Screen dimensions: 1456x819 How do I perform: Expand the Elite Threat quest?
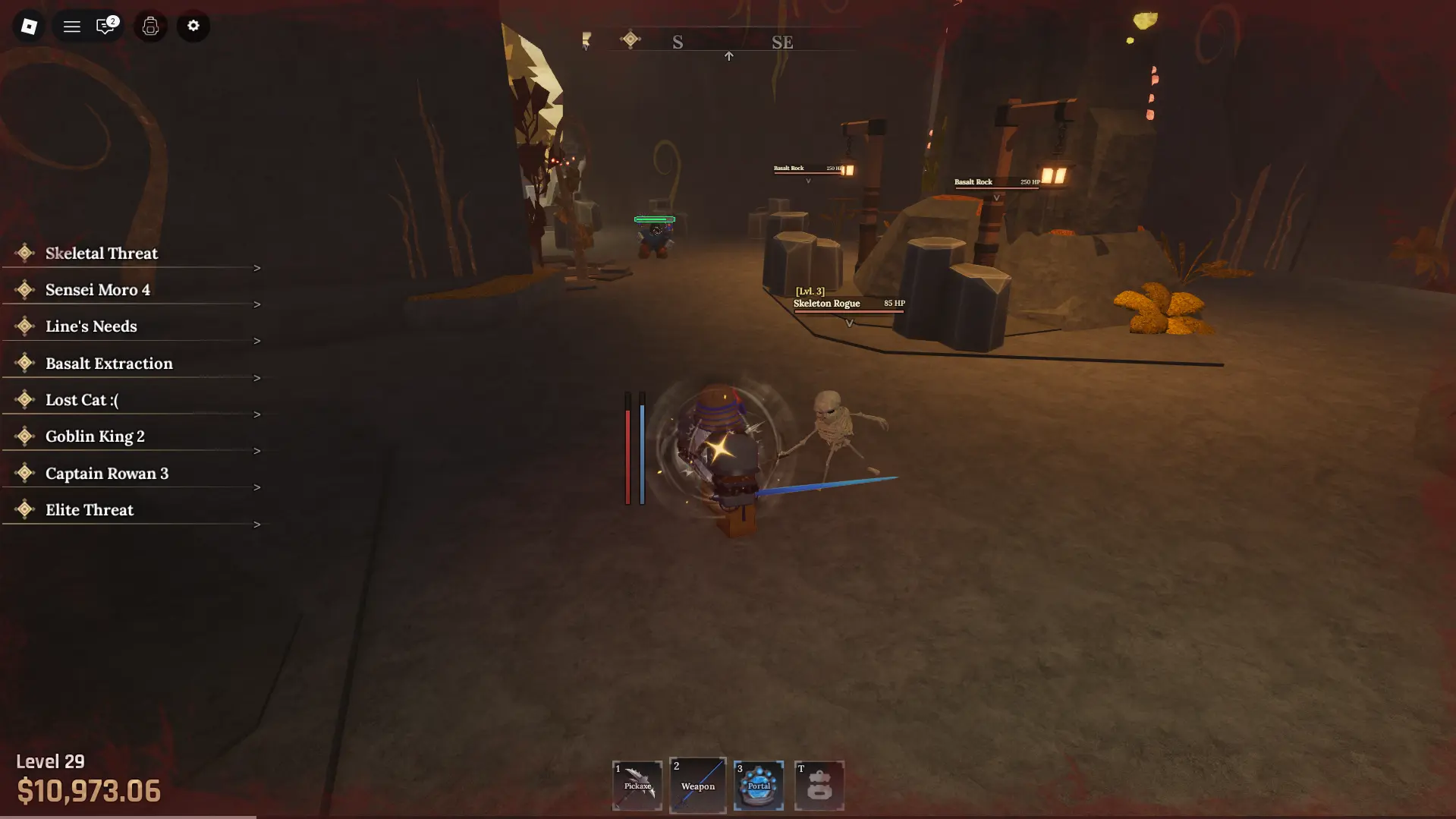point(90,510)
